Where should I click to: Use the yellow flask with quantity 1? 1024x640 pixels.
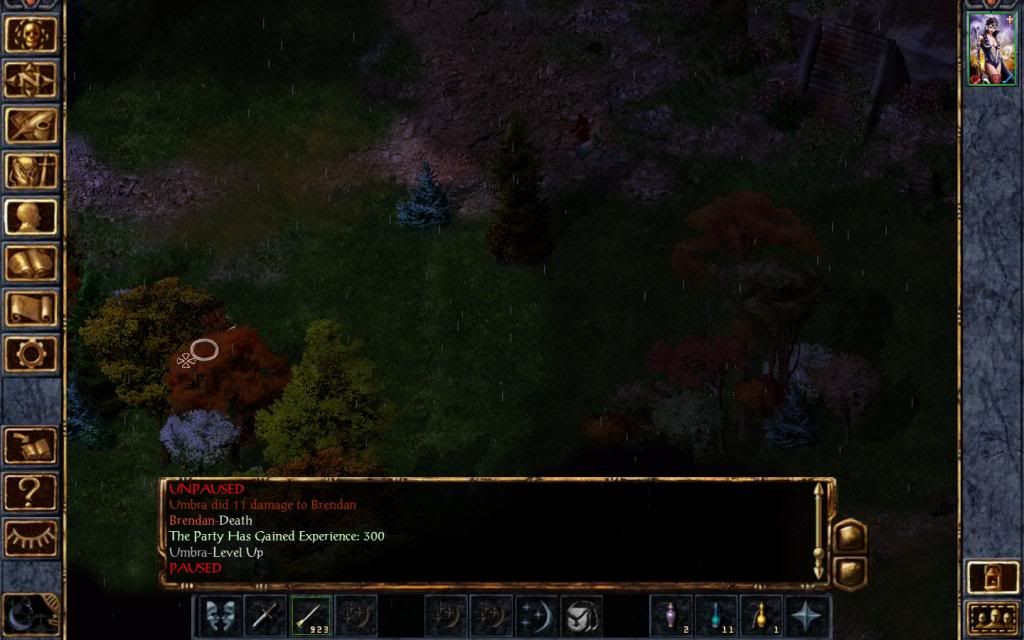pyautogui.click(x=762, y=615)
